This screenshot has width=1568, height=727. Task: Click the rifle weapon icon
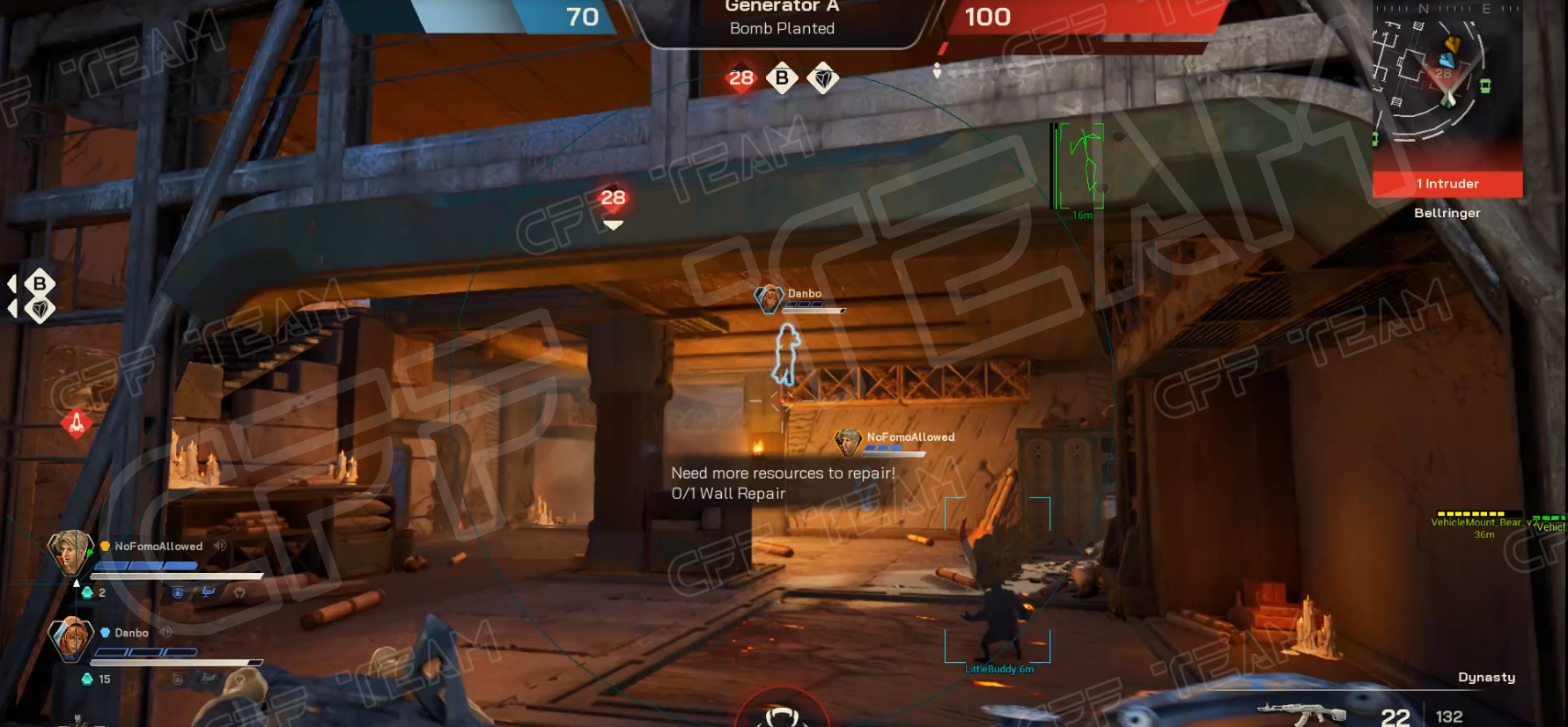click(1301, 713)
